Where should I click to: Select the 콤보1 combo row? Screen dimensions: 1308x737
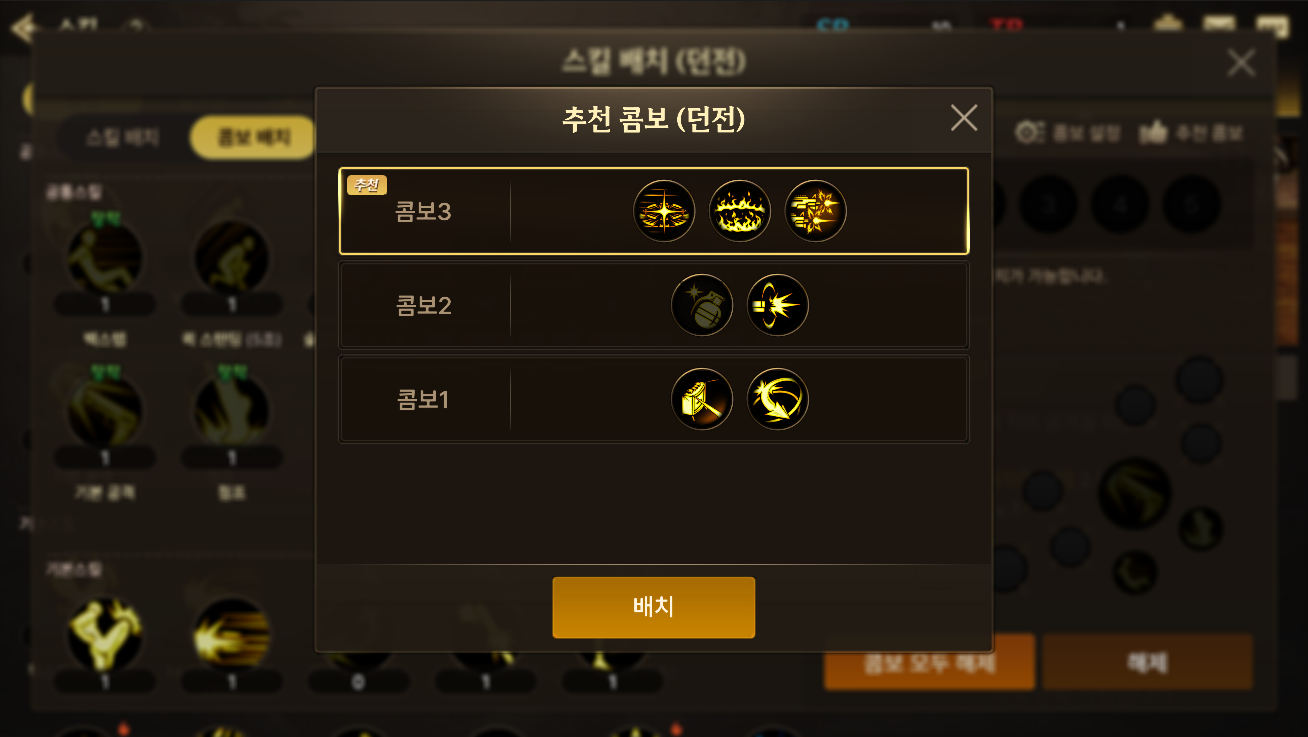point(560,398)
